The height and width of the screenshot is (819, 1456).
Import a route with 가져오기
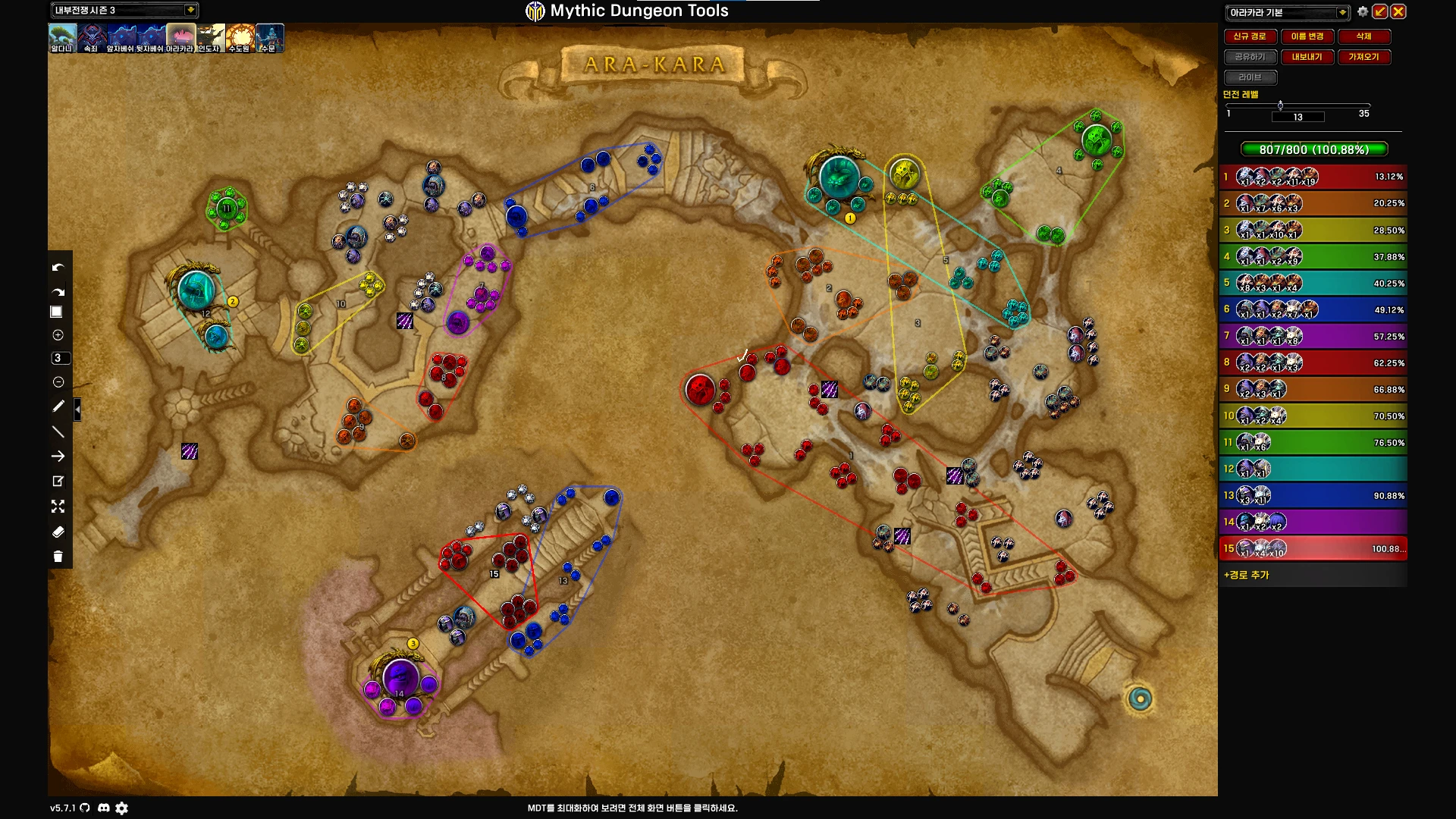click(1363, 57)
